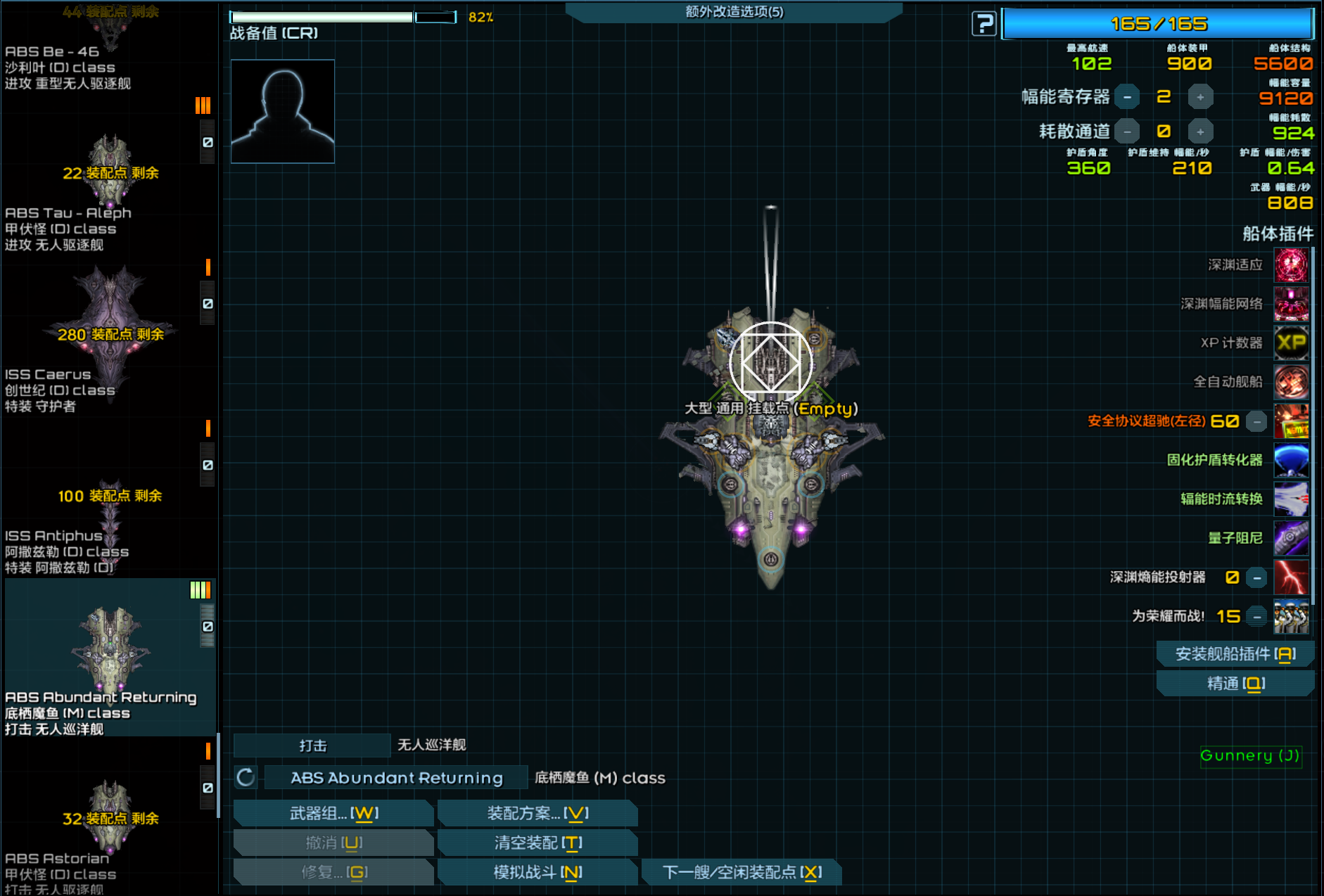Open the 装配方案 loadout variants
Screen dimensions: 1324x896
pyautogui.click(x=537, y=813)
